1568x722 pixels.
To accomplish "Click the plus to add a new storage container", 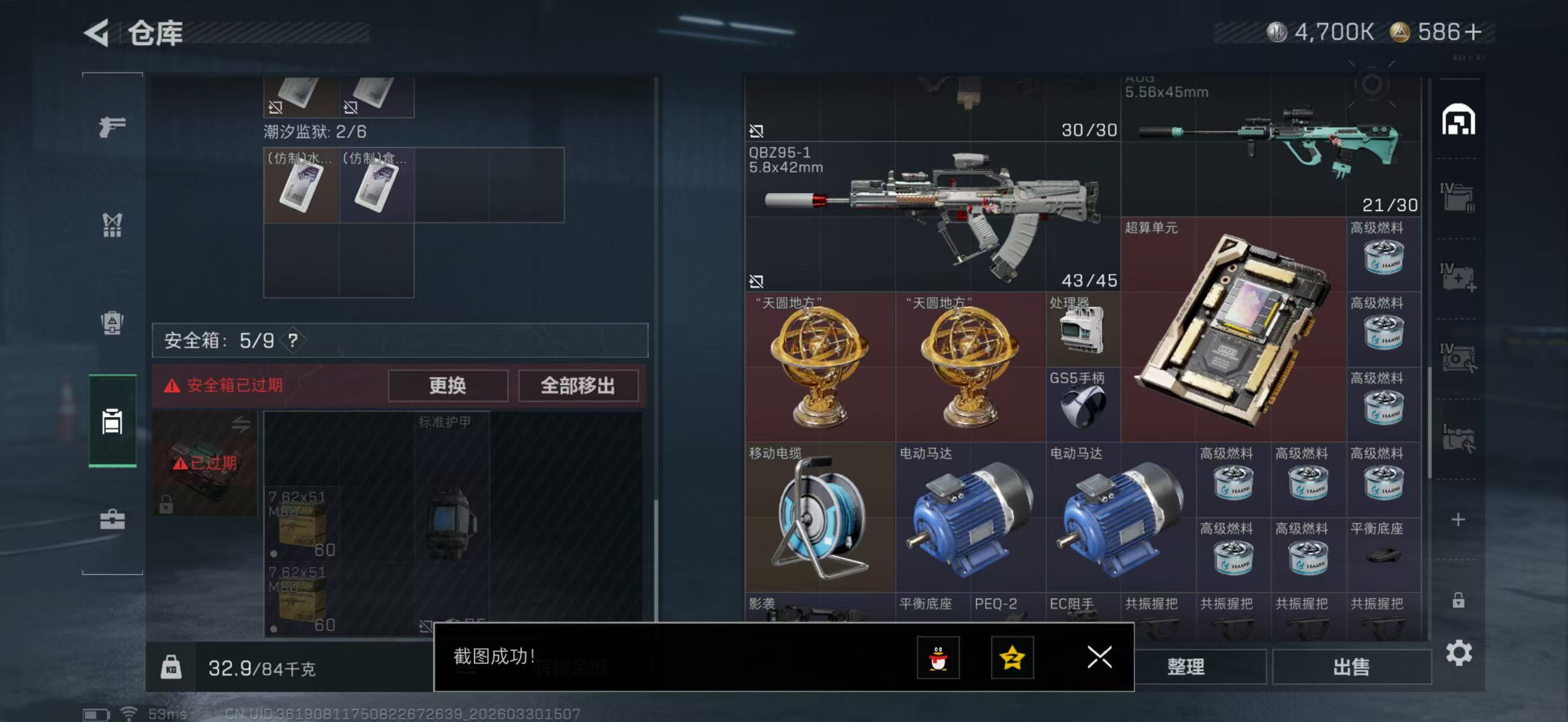I will click(1460, 521).
